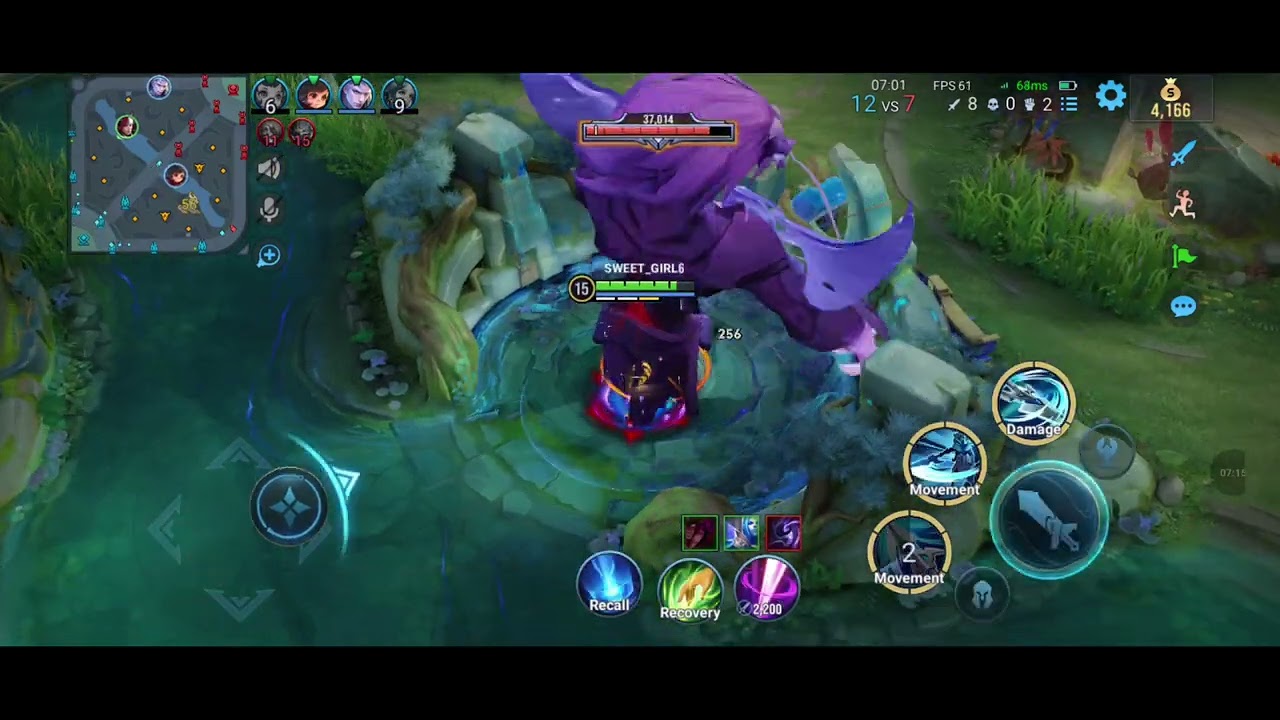Cast the Recall spell
This screenshot has height=720, width=1280.
click(x=609, y=584)
